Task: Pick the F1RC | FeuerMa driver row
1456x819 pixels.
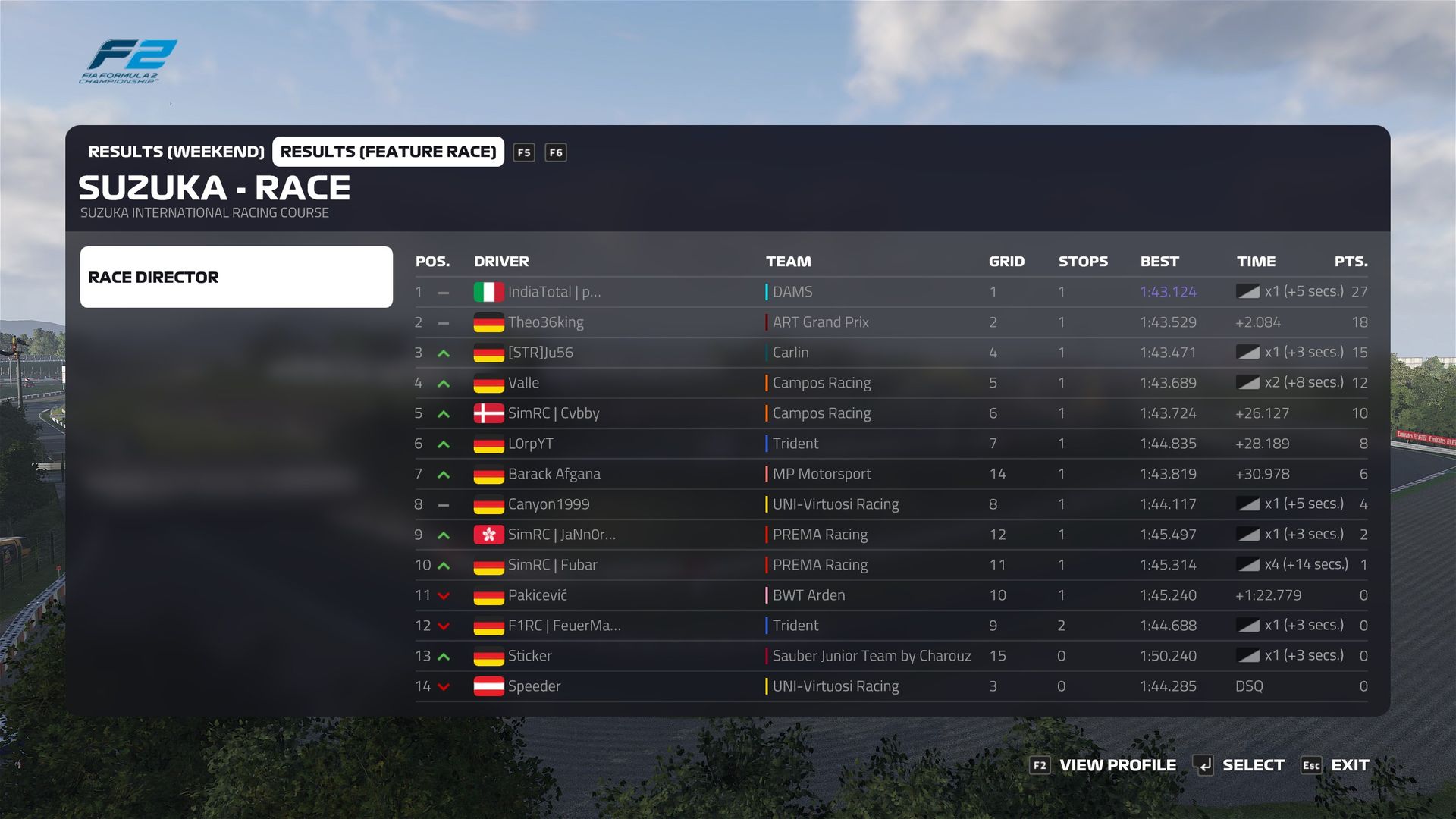Action: 564,626
